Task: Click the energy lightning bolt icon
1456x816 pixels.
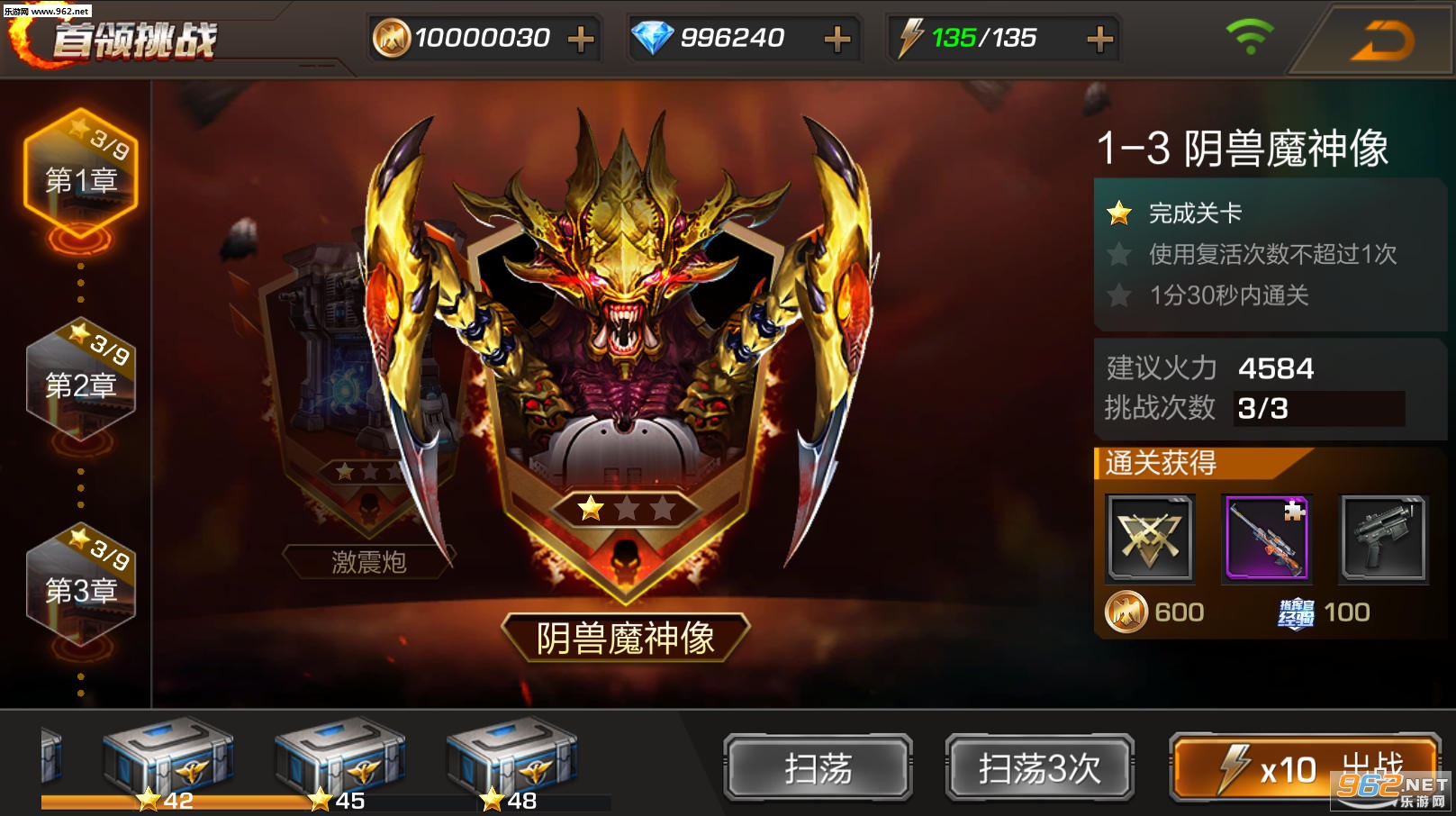Action: 912,38
